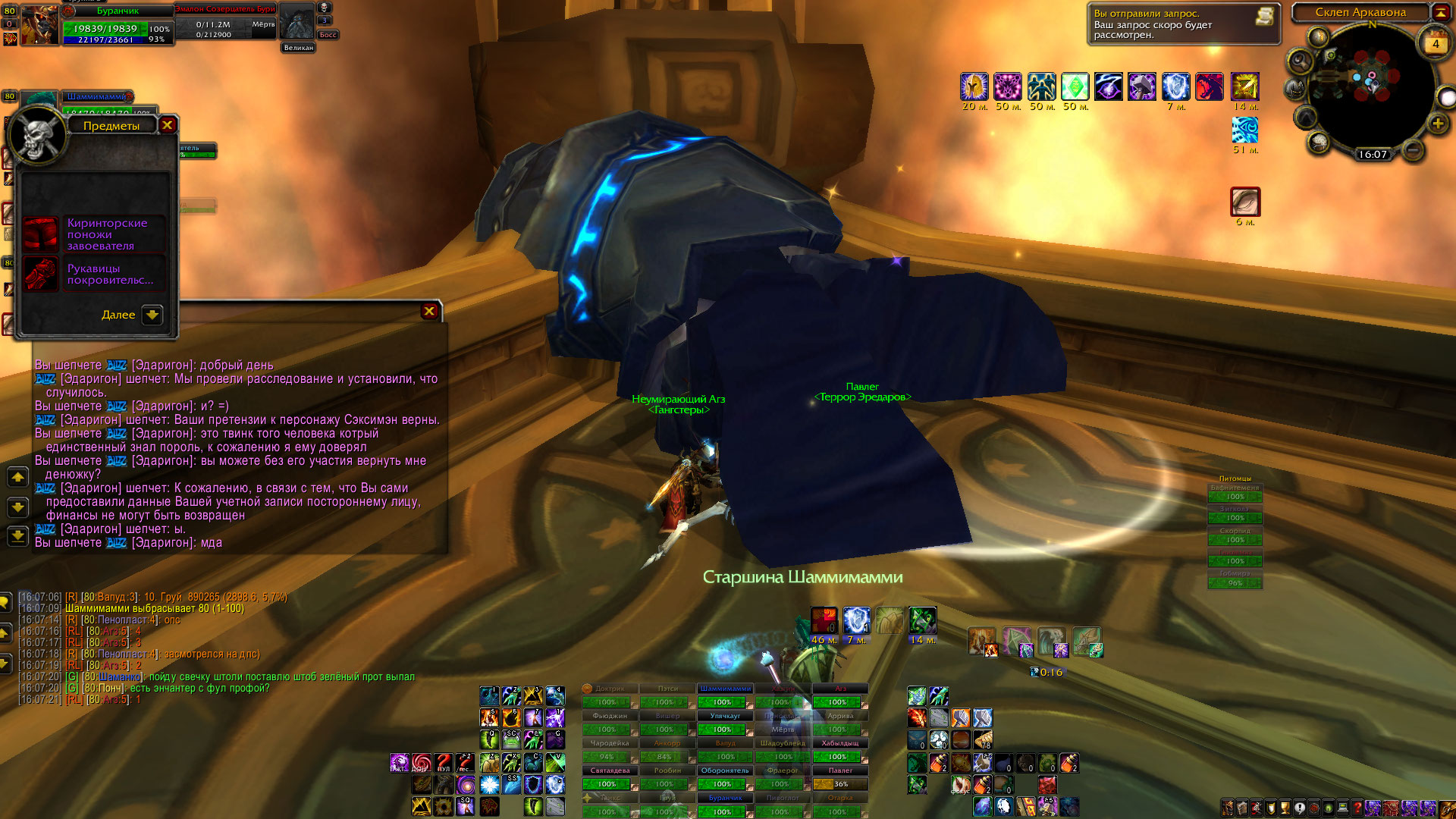Loot the Киринторские поножи завоевателя item
Viewport: 1456px width, 819px height.
tap(41, 234)
